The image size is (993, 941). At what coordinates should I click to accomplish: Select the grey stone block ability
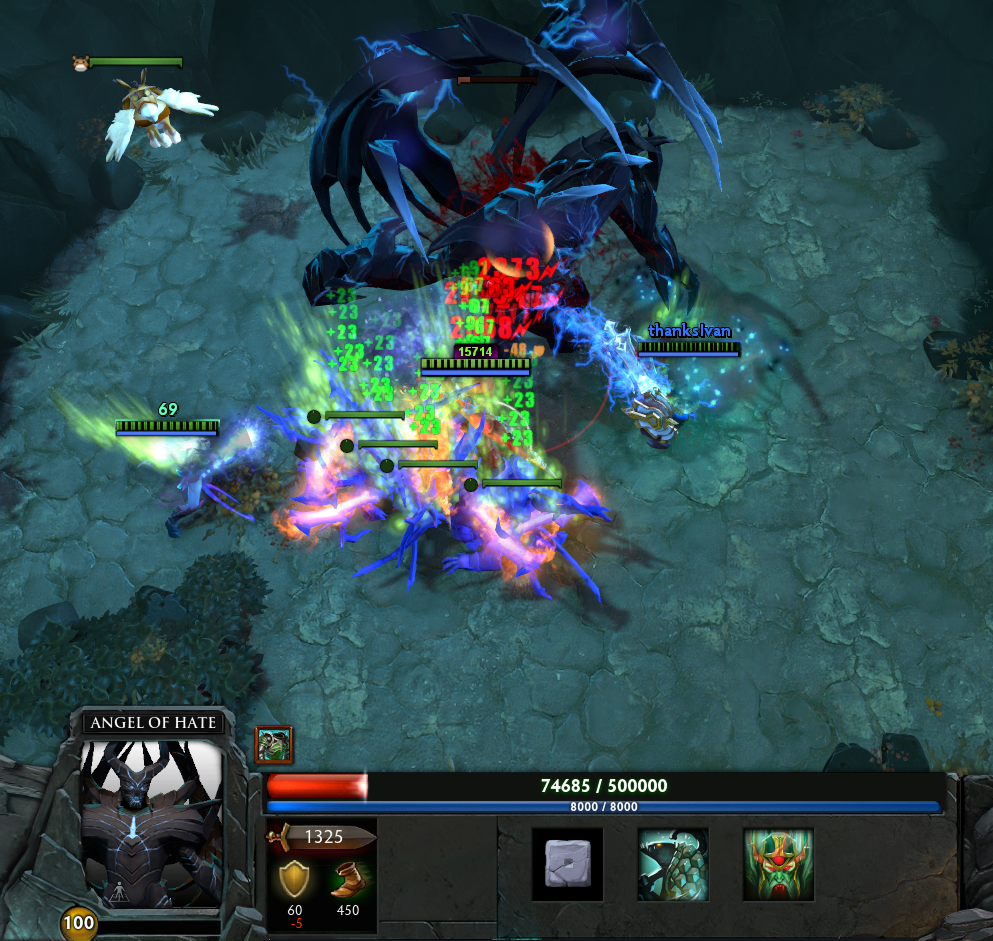point(567,864)
